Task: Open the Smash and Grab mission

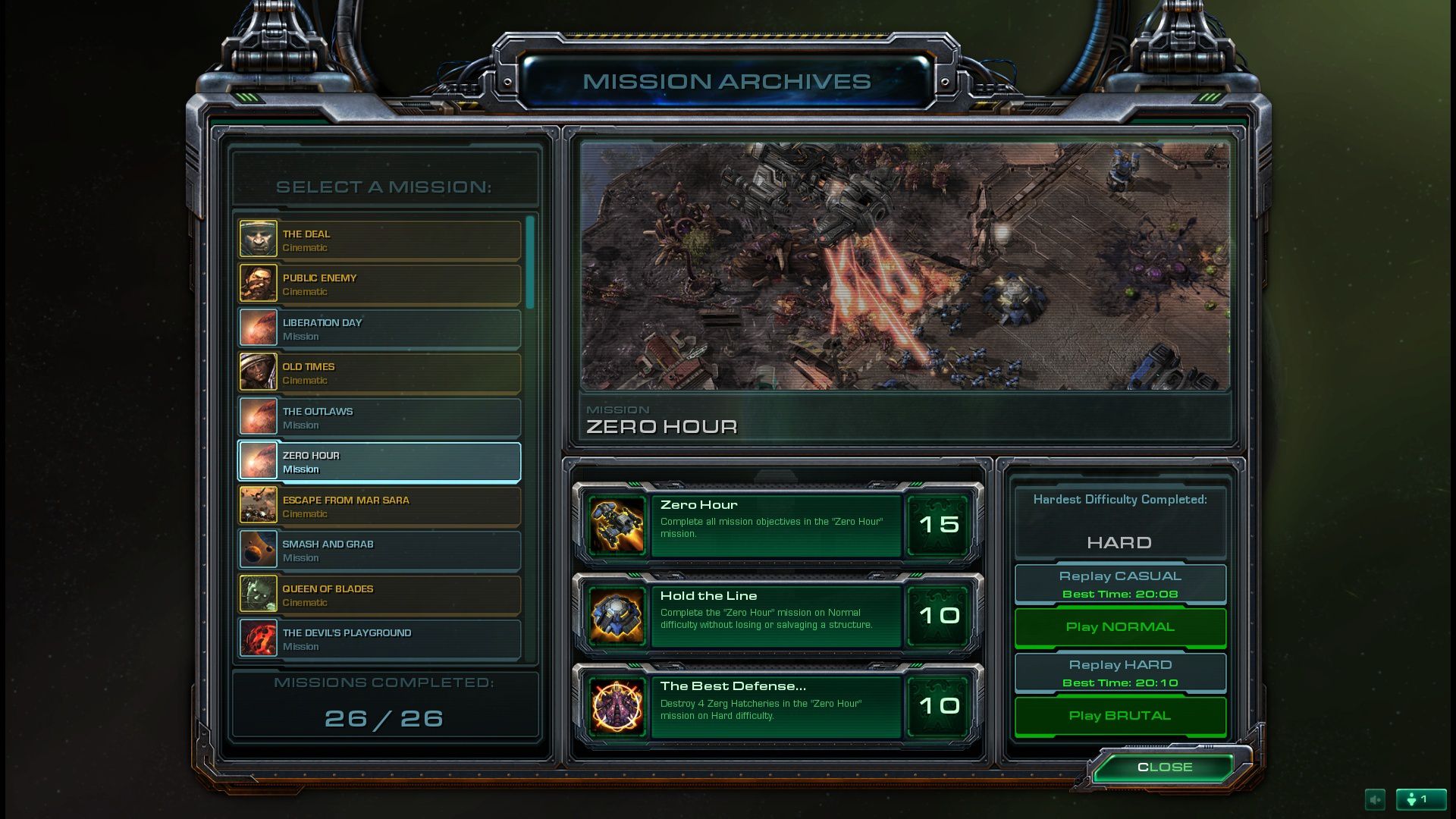Action: (379, 551)
